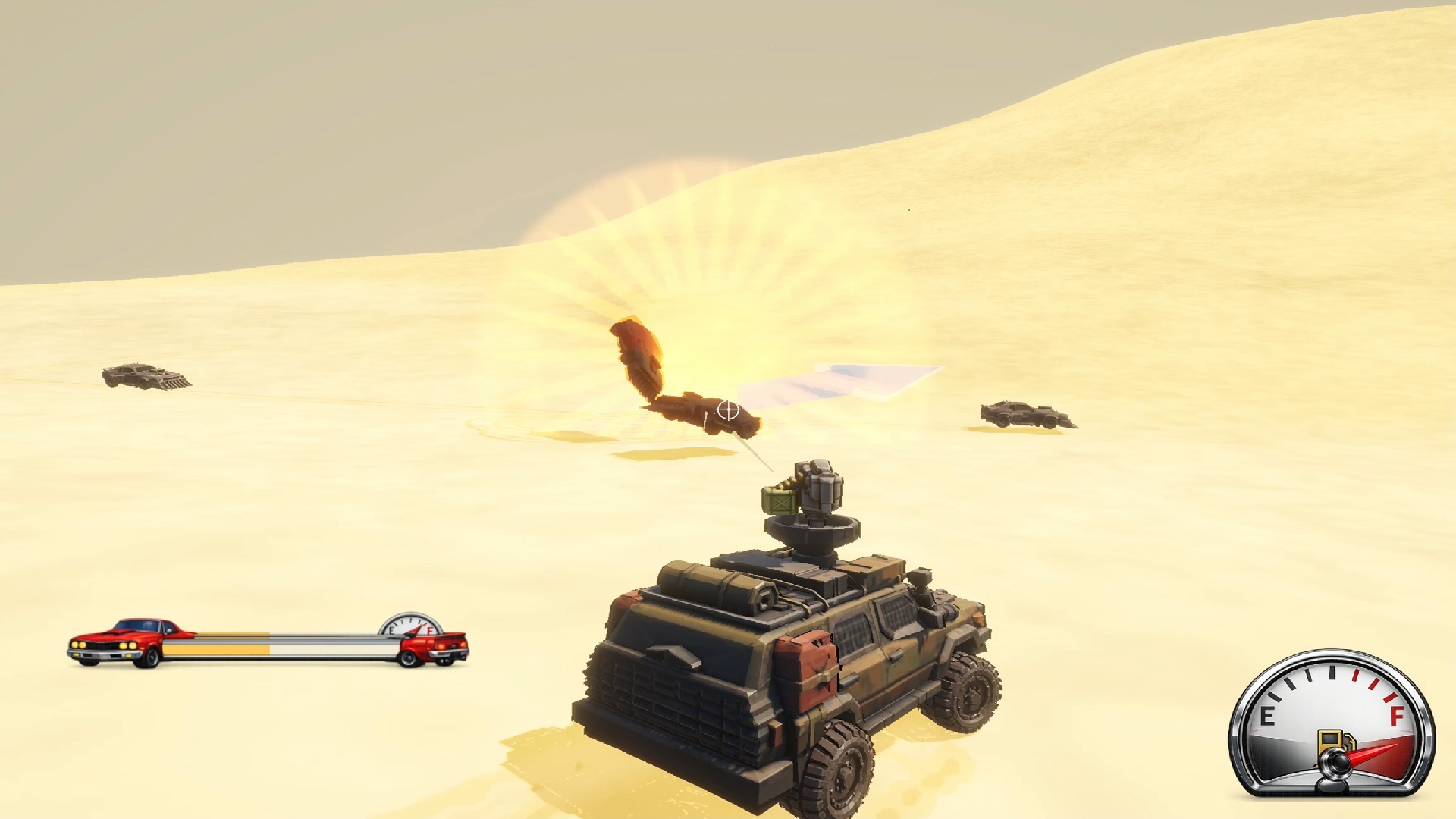
Task: Click the red needle of the fuel gauge
Action: [1370, 753]
